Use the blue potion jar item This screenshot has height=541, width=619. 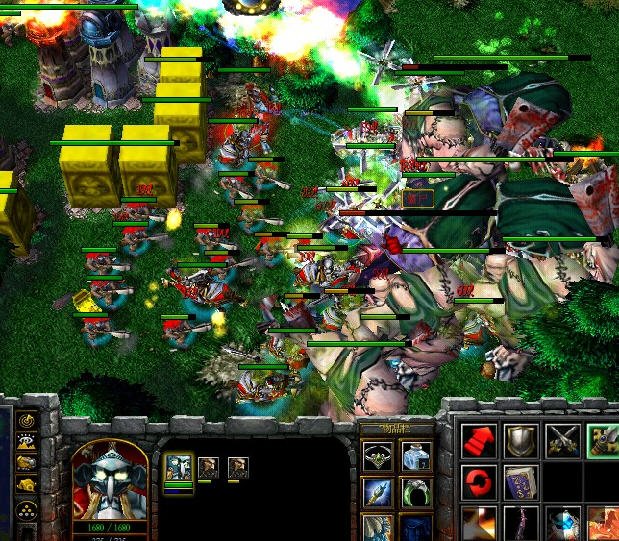416,456
